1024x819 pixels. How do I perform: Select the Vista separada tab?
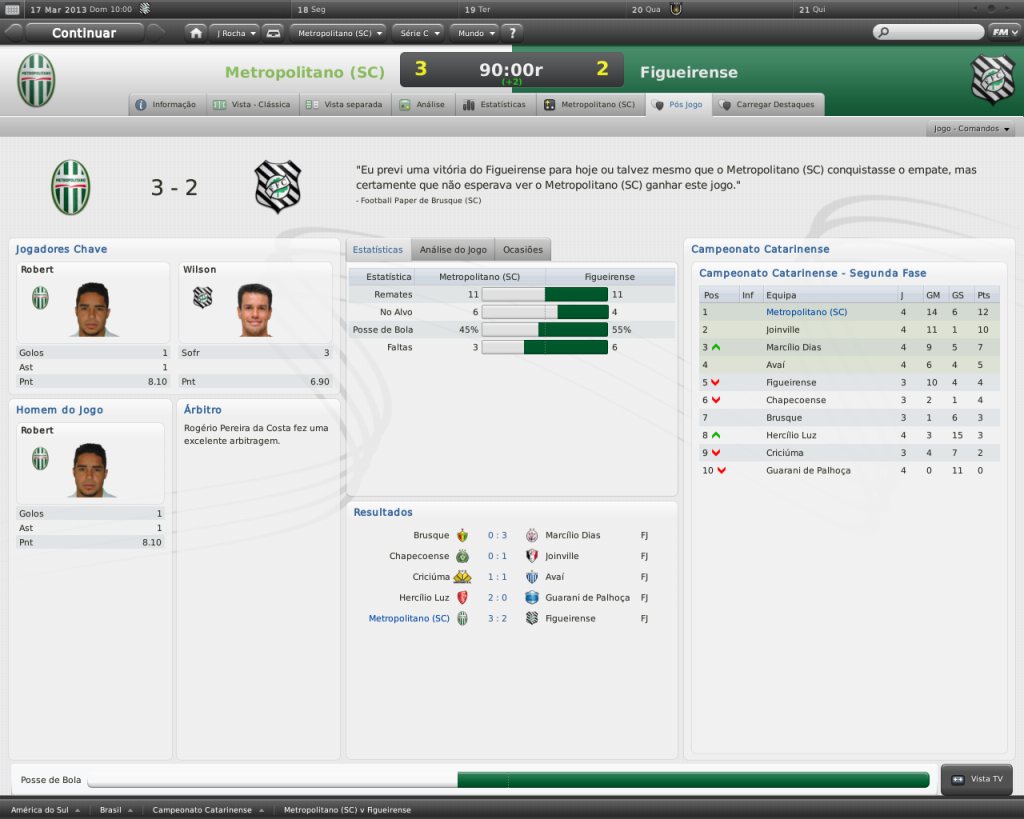[344, 104]
